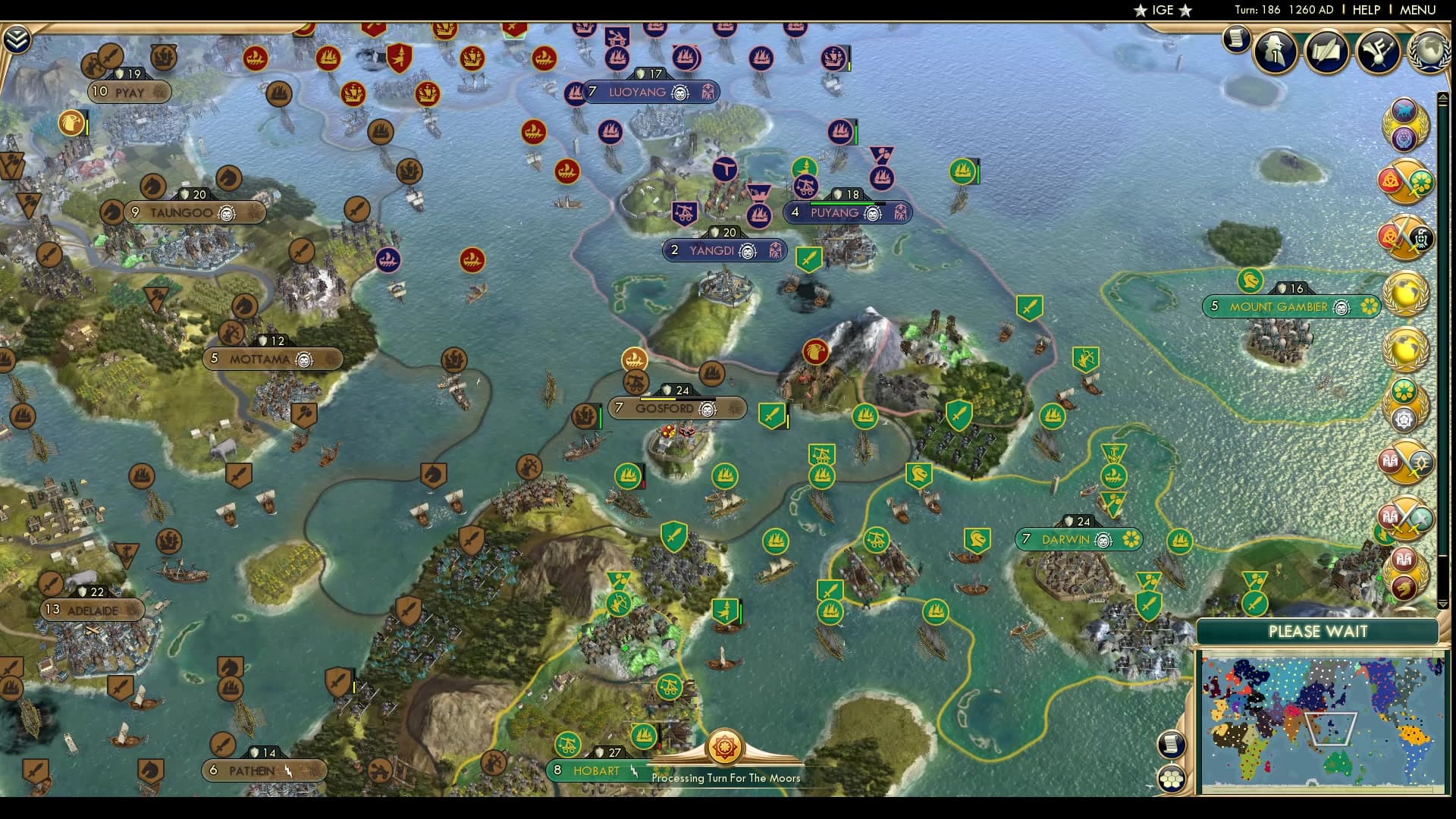Image resolution: width=1456 pixels, height=819 pixels.
Task: Open the HELP screen
Action: click(1366, 10)
